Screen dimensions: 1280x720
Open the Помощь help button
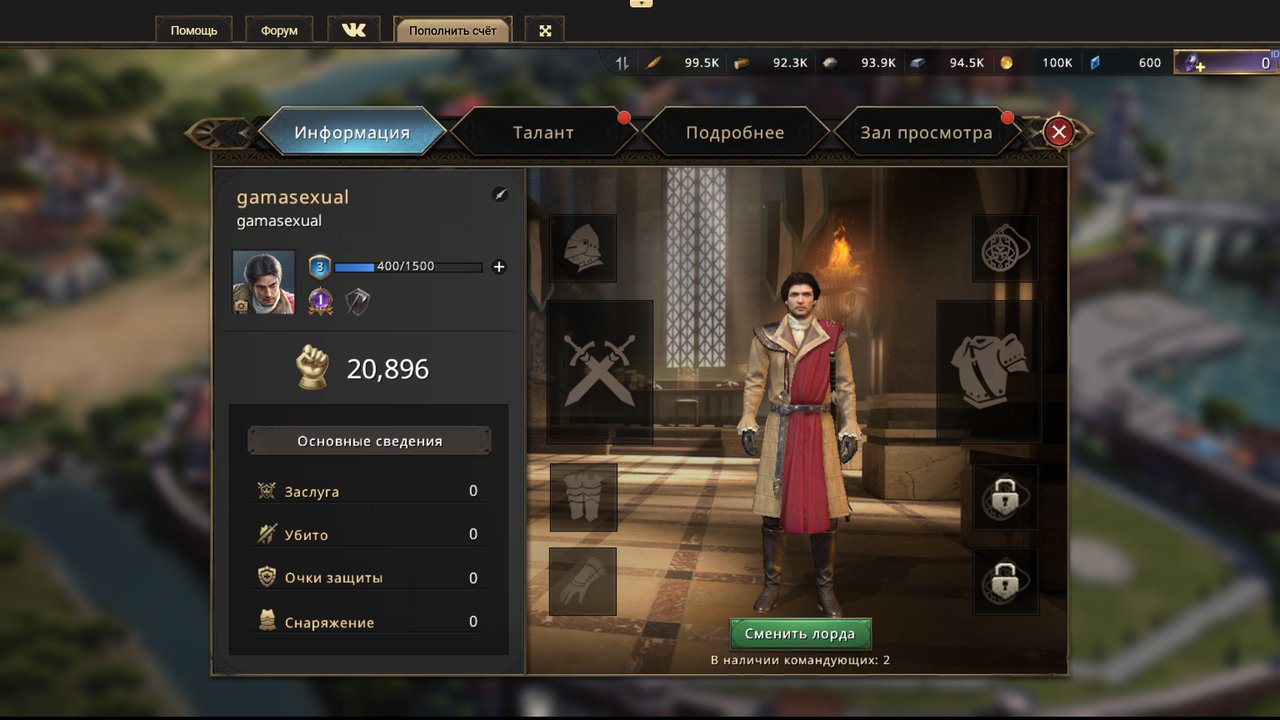pyautogui.click(x=194, y=30)
